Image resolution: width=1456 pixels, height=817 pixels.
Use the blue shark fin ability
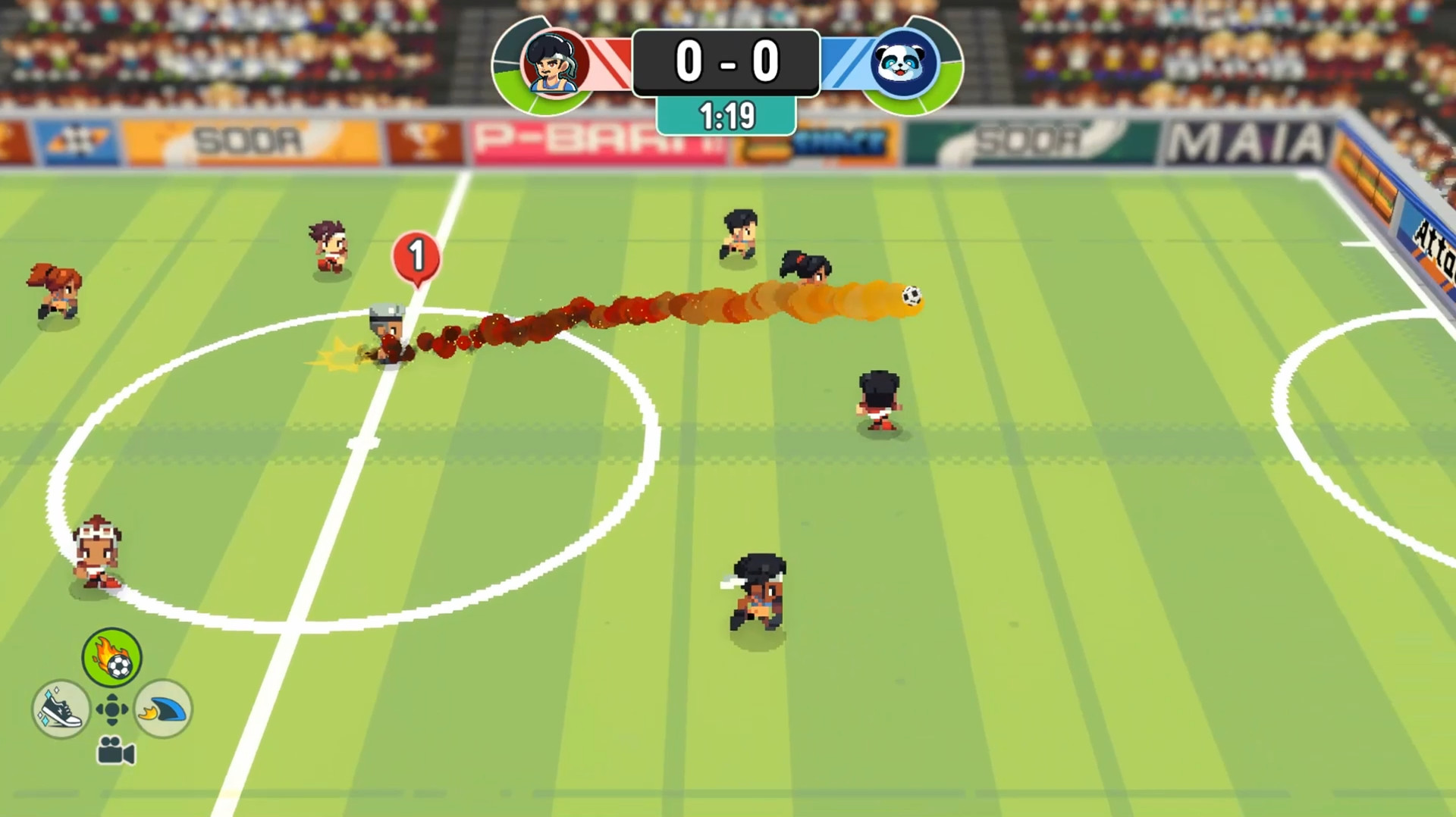pyautogui.click(x=165, y=709)
